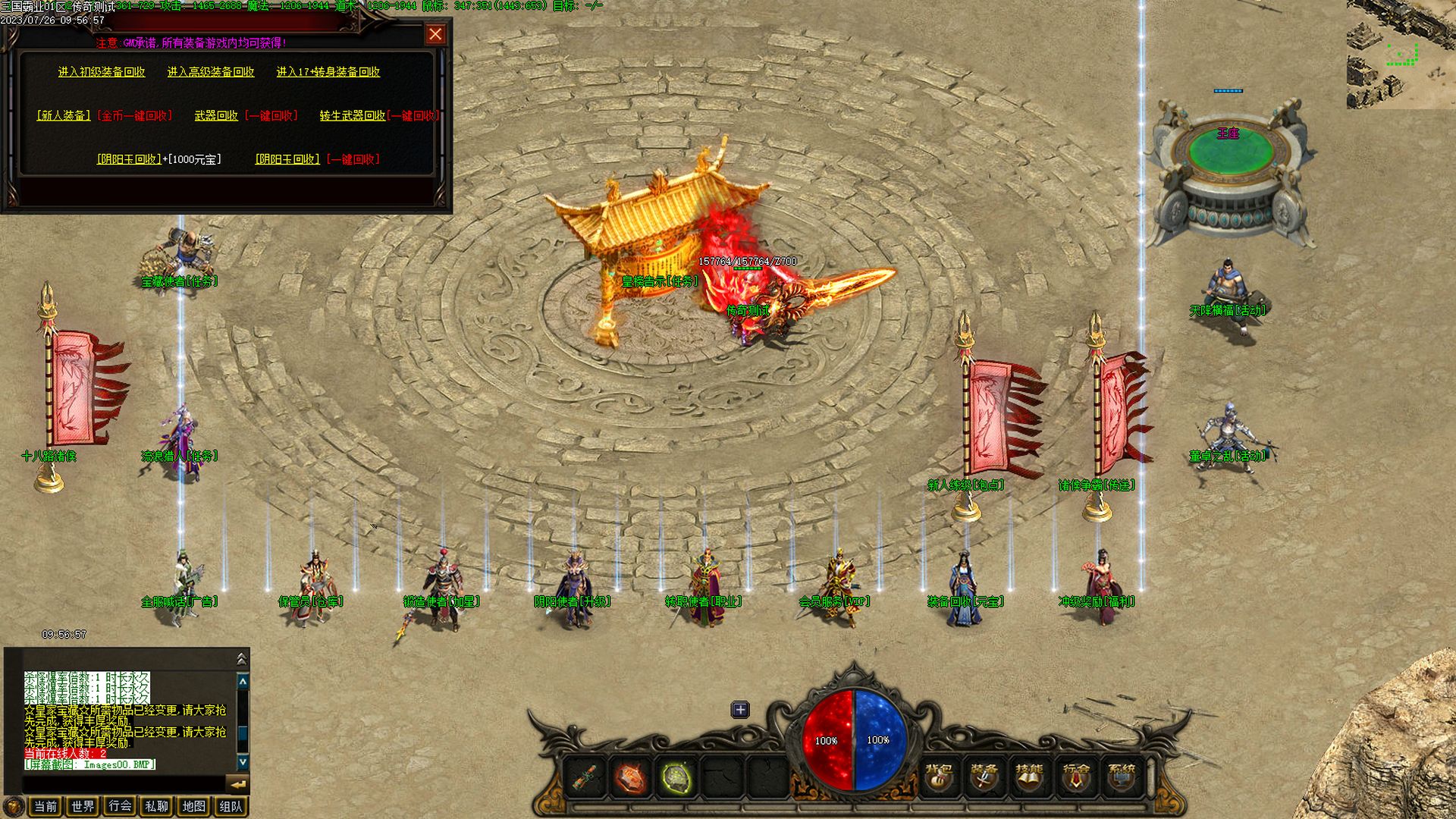The image size is (1456, 819).
Task: Close the equipment recycling dialog
Action: click(x=435, y=34)
